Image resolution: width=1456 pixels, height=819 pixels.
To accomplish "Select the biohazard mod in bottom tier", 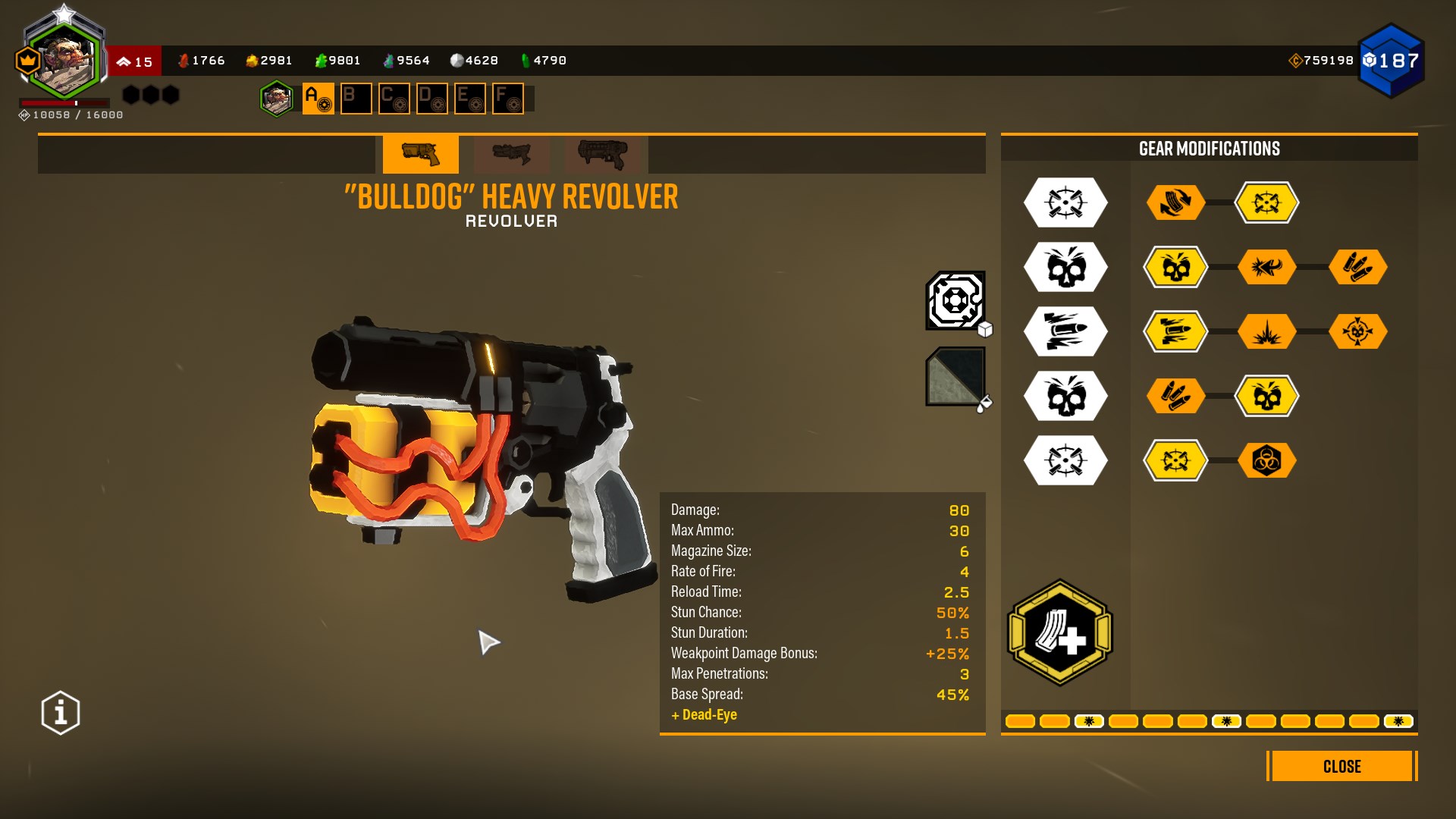I will (1266, 460).
